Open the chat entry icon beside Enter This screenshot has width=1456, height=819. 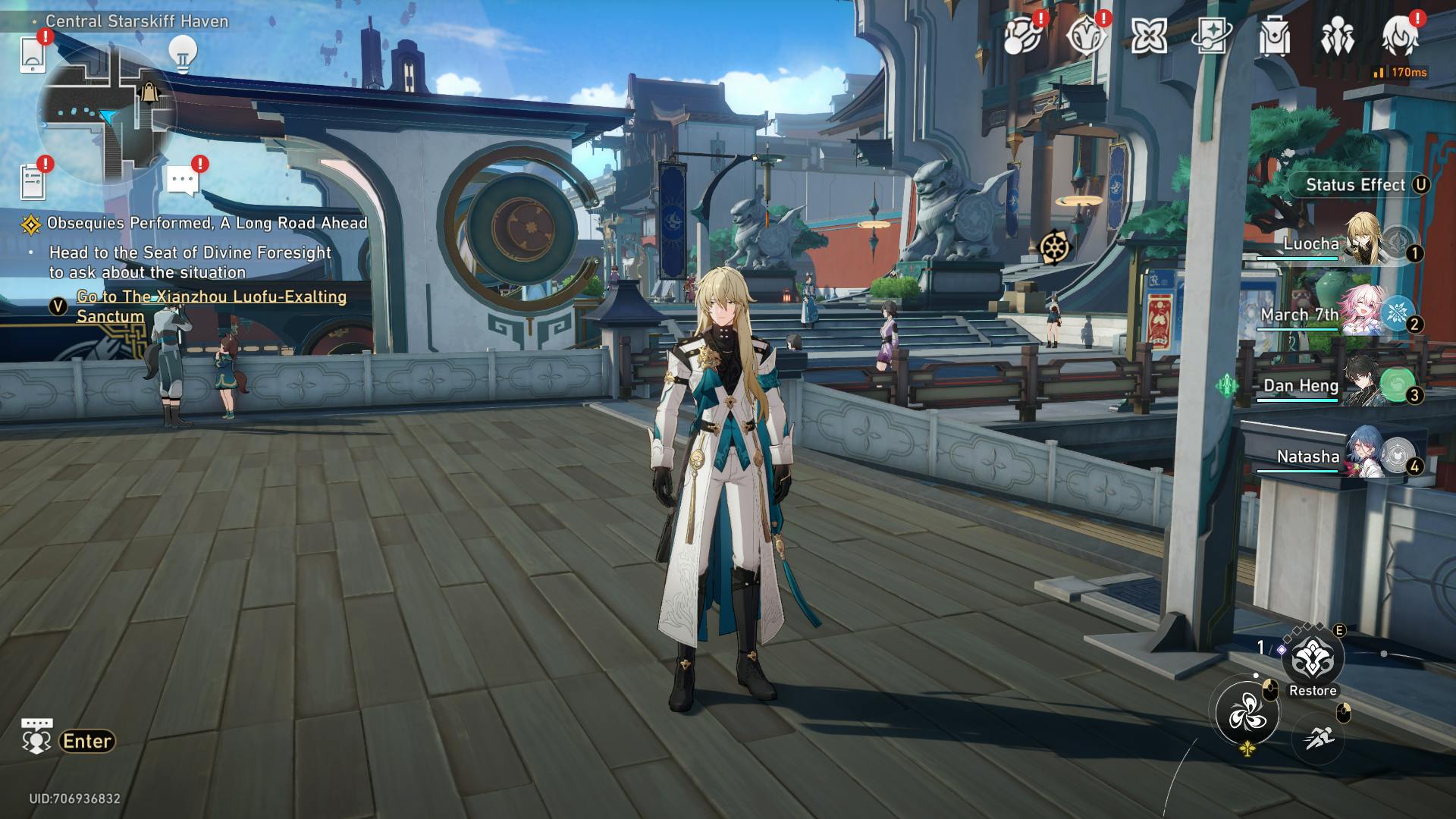click(36, 736)
